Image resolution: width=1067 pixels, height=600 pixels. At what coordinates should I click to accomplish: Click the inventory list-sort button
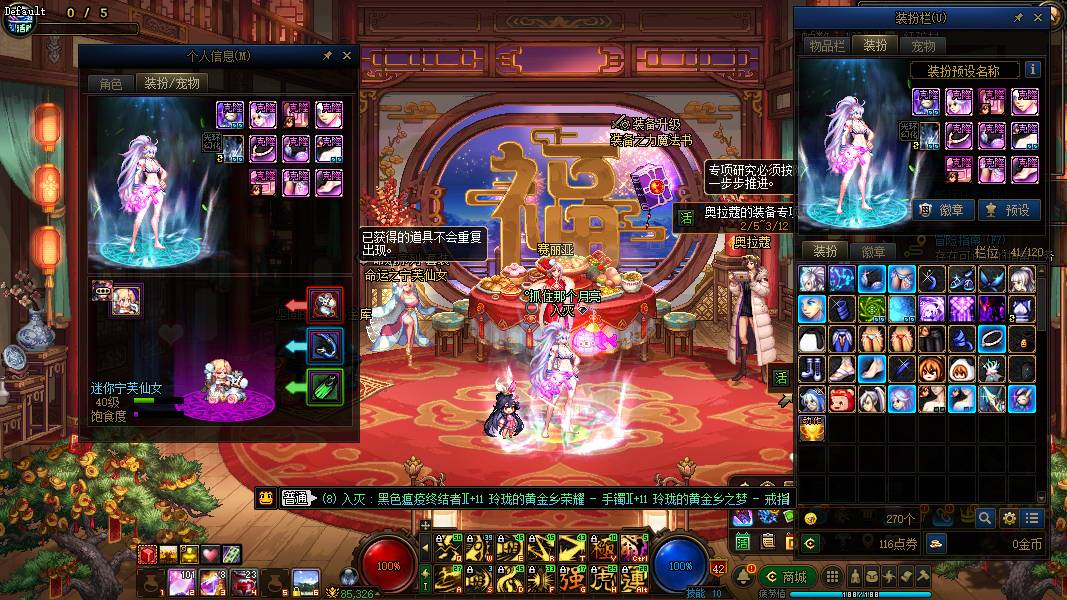pyautogui.click(x=1032, y=518)
